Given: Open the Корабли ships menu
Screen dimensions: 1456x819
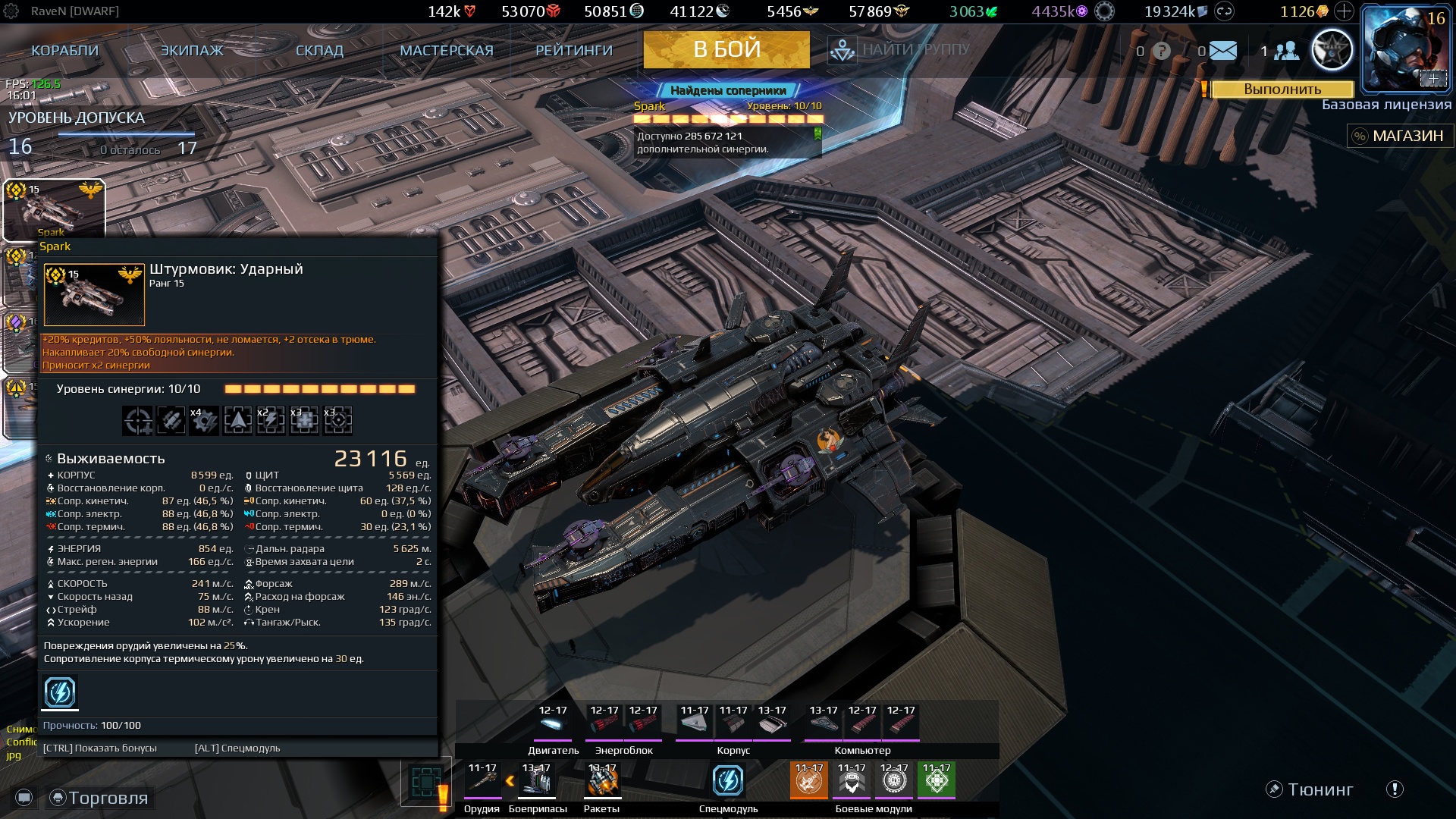Looking at the screenshot, I should point(64,51).
